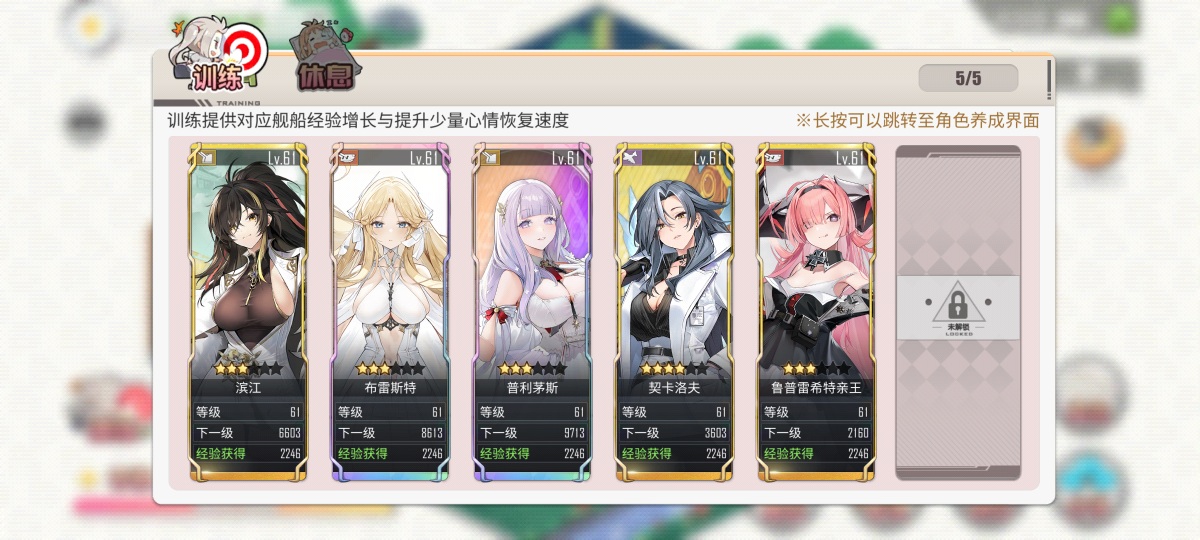Tap the locked sixth training slot
The width and height of the screenshot is (1200, 540).
pos(958,310)
